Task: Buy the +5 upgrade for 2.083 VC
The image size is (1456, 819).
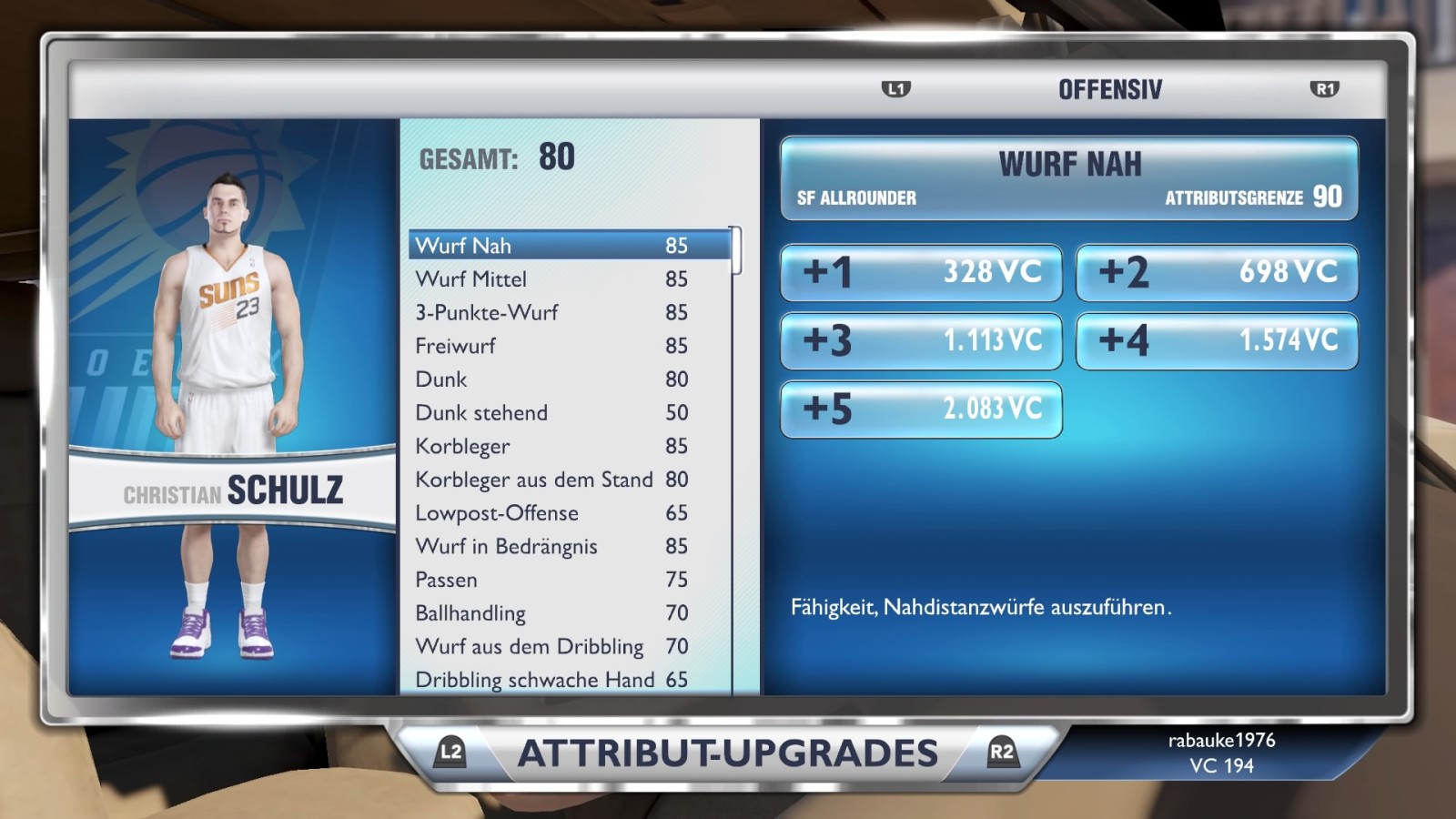Action: 921,409
